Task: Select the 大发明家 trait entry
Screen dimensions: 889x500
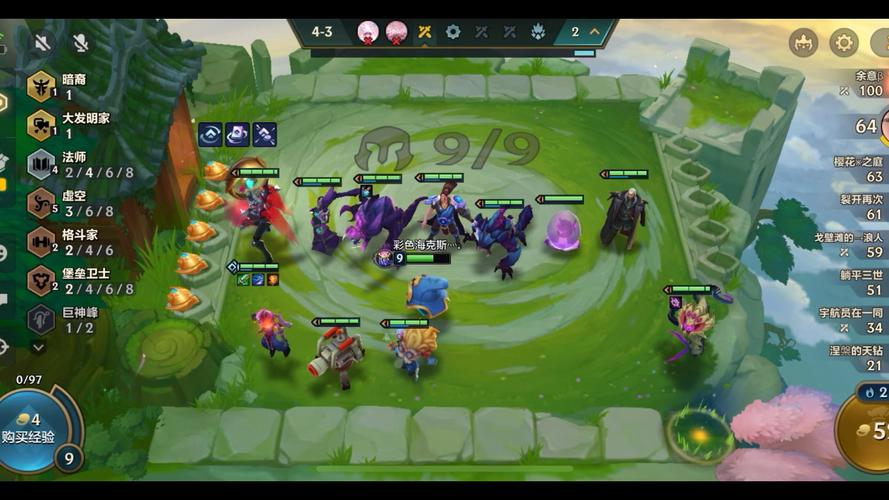Action: pos(70,125)
